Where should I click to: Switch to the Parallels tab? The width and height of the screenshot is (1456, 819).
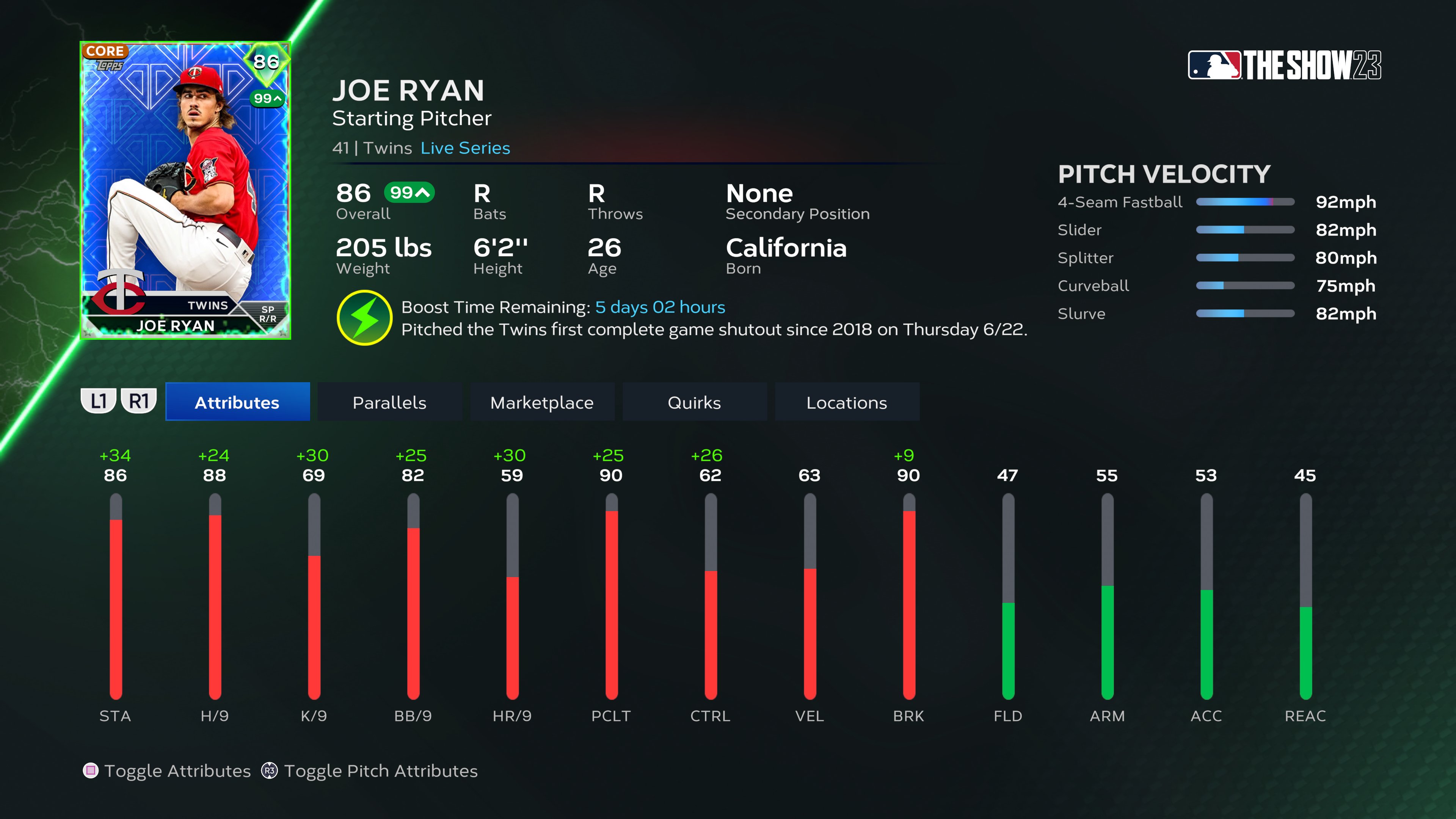coord(389,402)
